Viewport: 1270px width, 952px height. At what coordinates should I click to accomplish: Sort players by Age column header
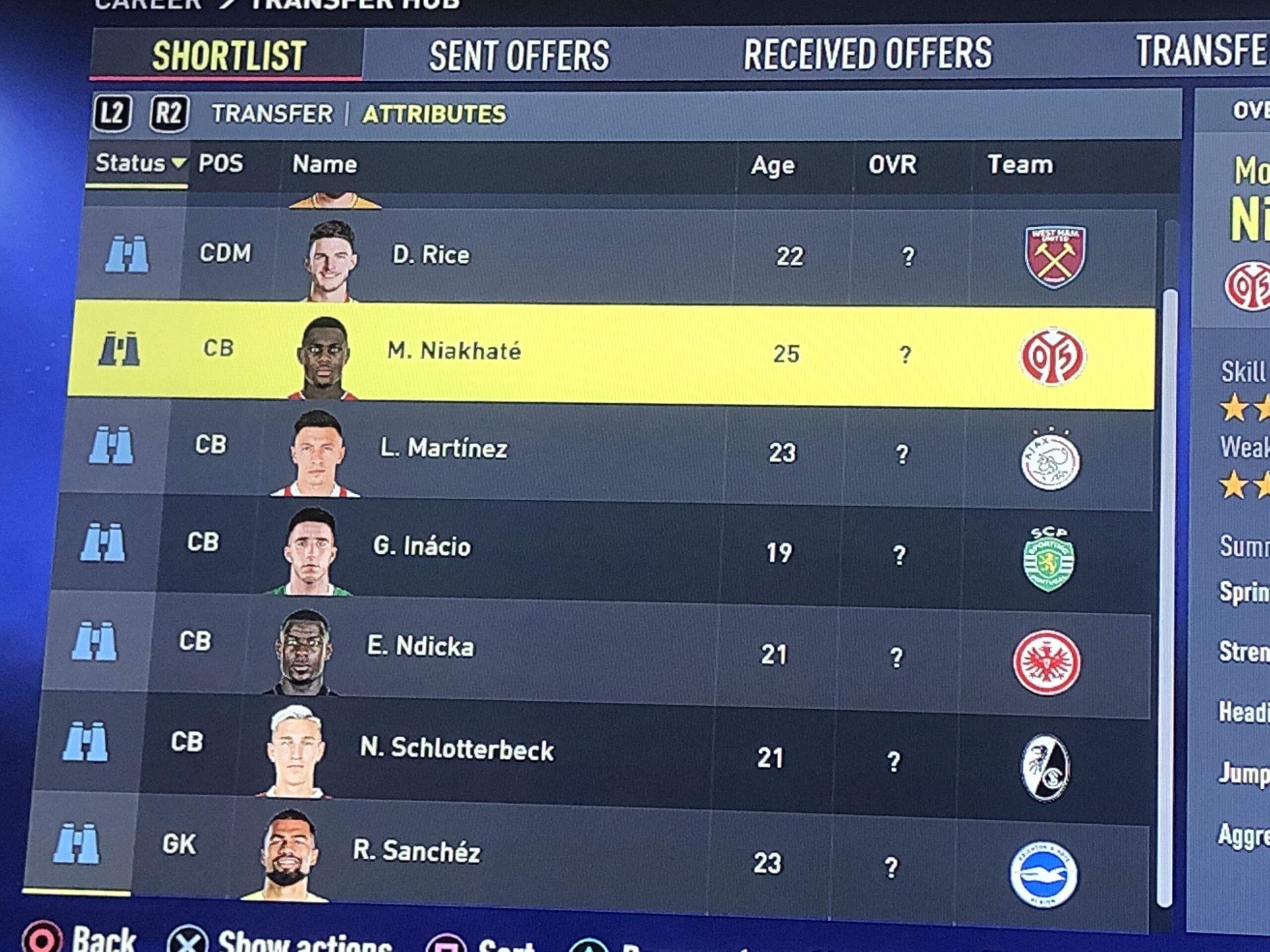click(773, 165)
